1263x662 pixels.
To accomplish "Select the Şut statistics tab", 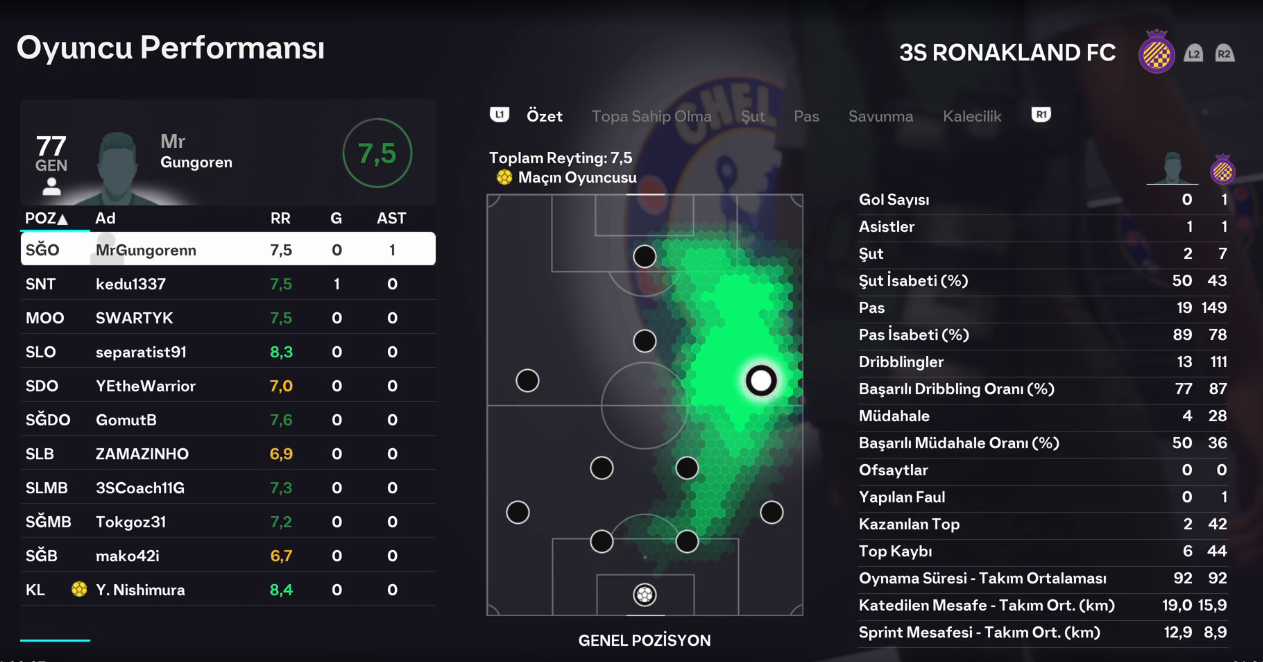I will pos(753,116).
